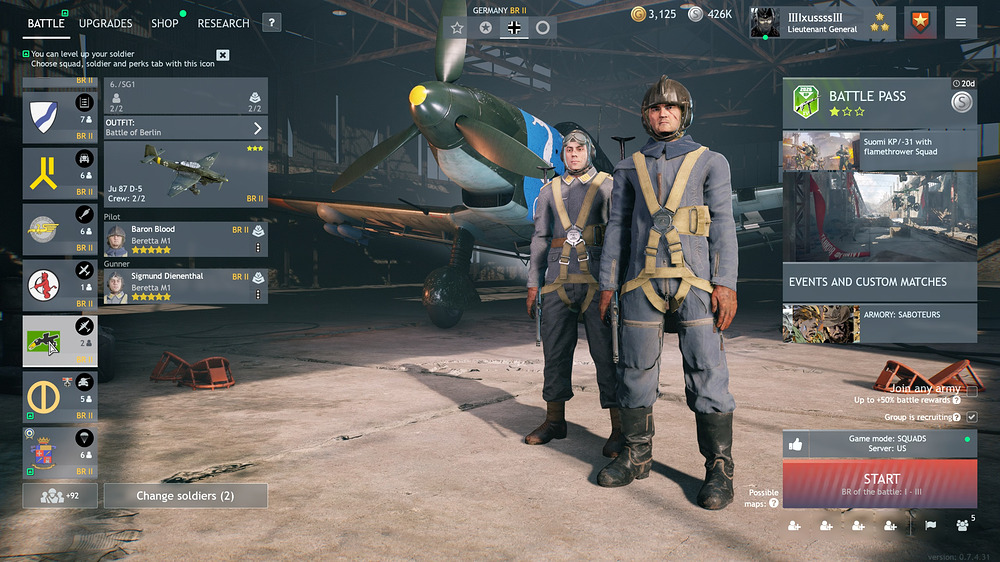Open the Battle of Berlin outfit selector
The height and width of the screenshot is (562, 1000).
[186, 128]
